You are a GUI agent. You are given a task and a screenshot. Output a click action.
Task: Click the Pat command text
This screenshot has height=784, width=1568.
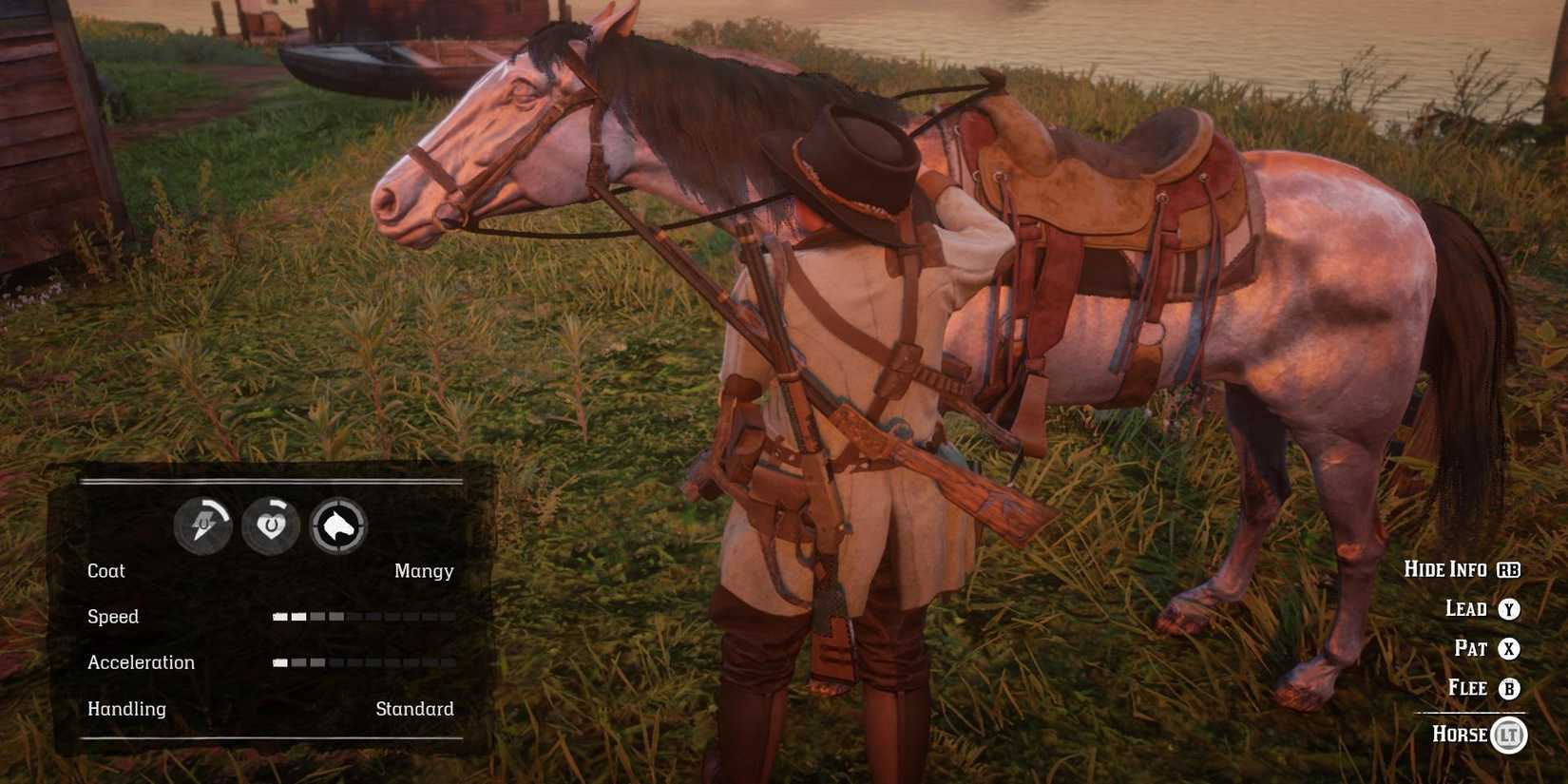pyautogui.click(x=1471, y=649)
